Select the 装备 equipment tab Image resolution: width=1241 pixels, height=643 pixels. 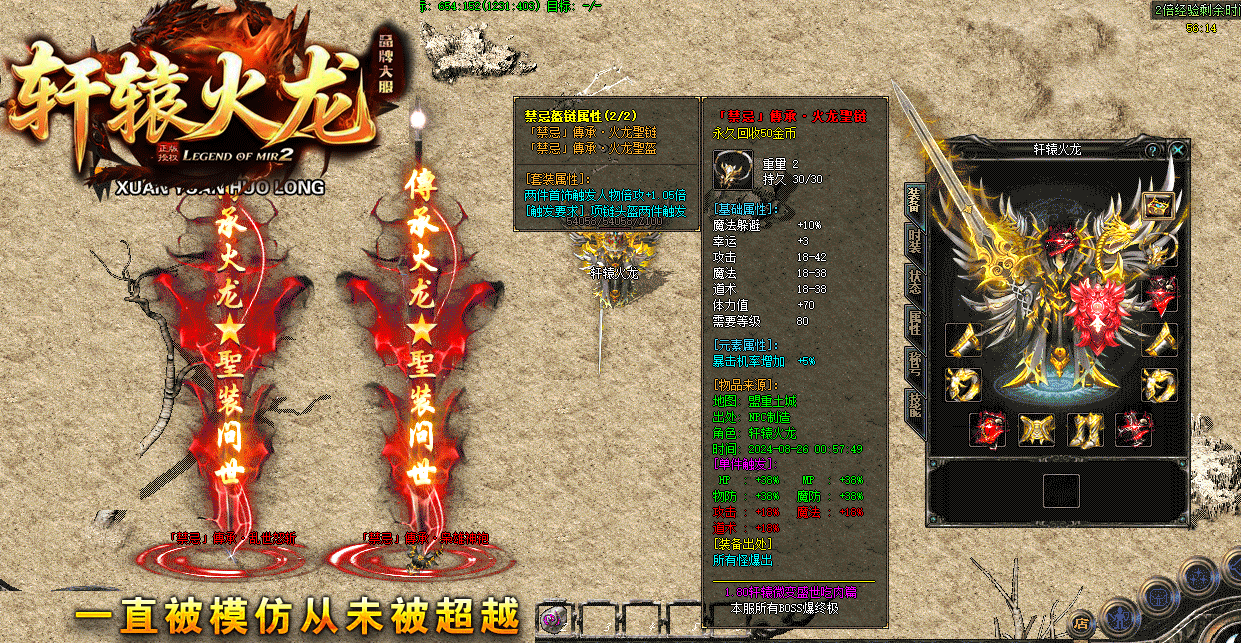tap(914, 198)
